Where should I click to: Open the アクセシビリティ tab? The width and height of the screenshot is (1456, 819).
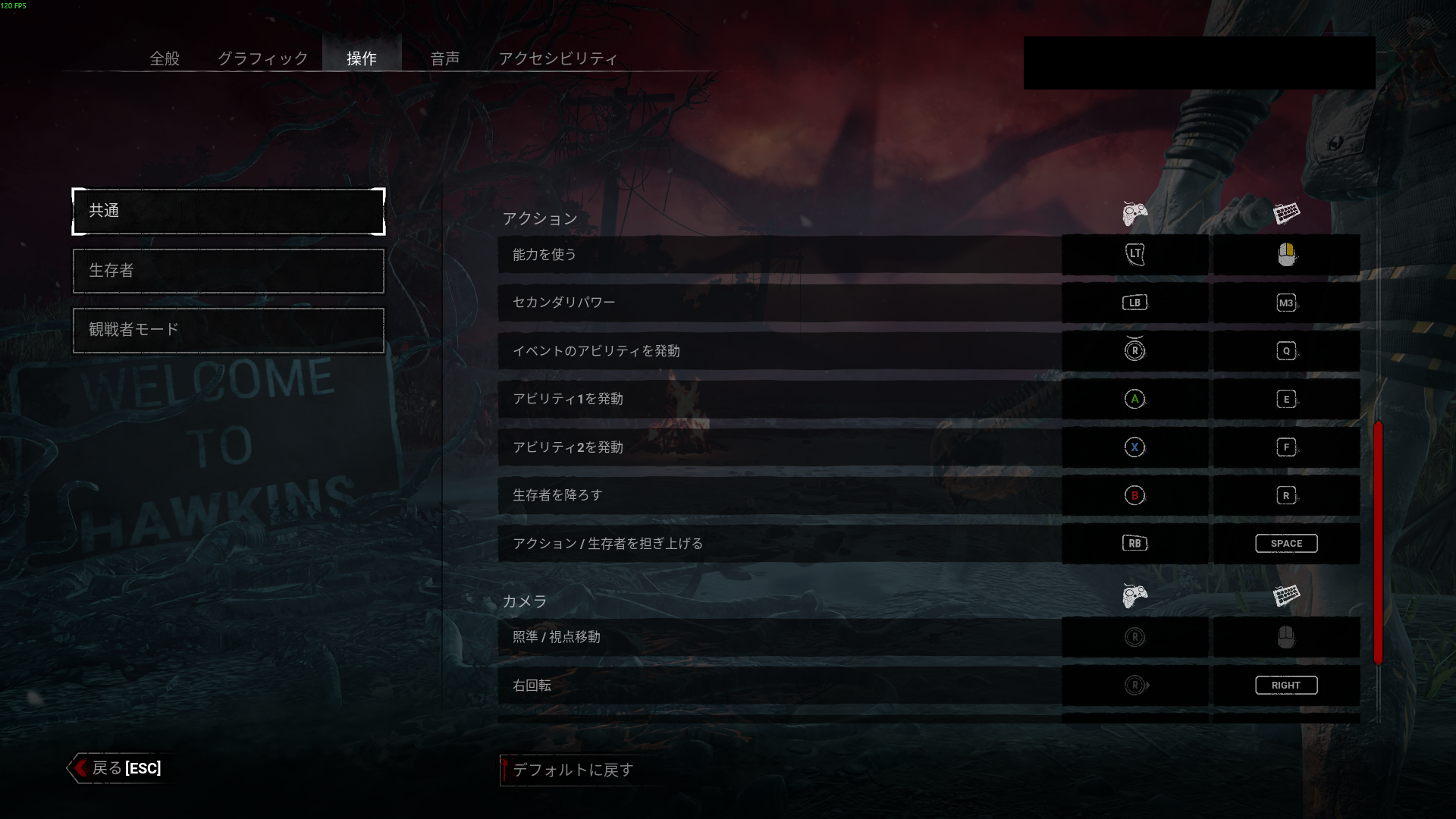pos(557,58)
